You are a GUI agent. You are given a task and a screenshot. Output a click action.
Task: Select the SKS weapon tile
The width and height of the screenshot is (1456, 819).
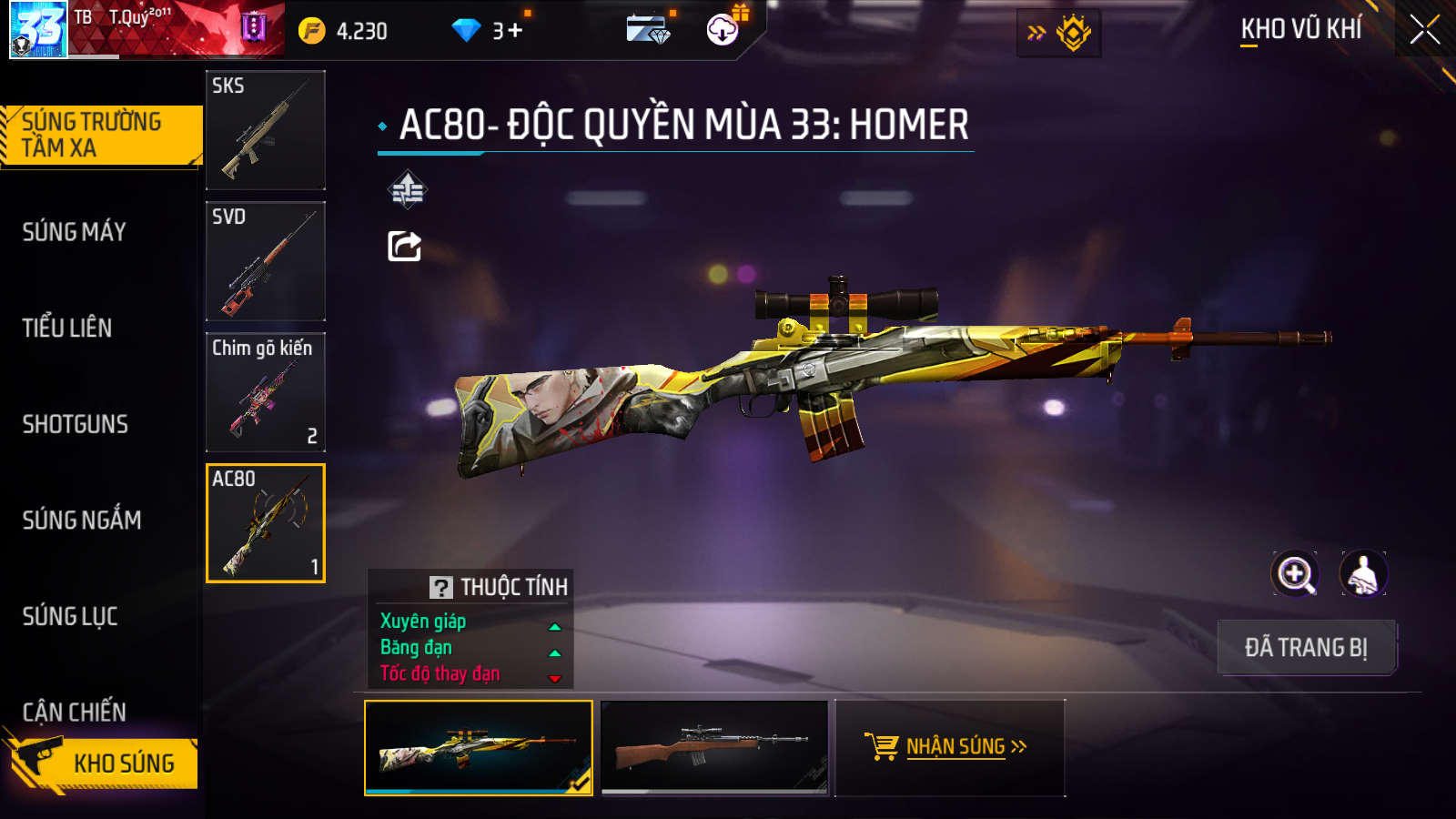(x=266, y=130)
